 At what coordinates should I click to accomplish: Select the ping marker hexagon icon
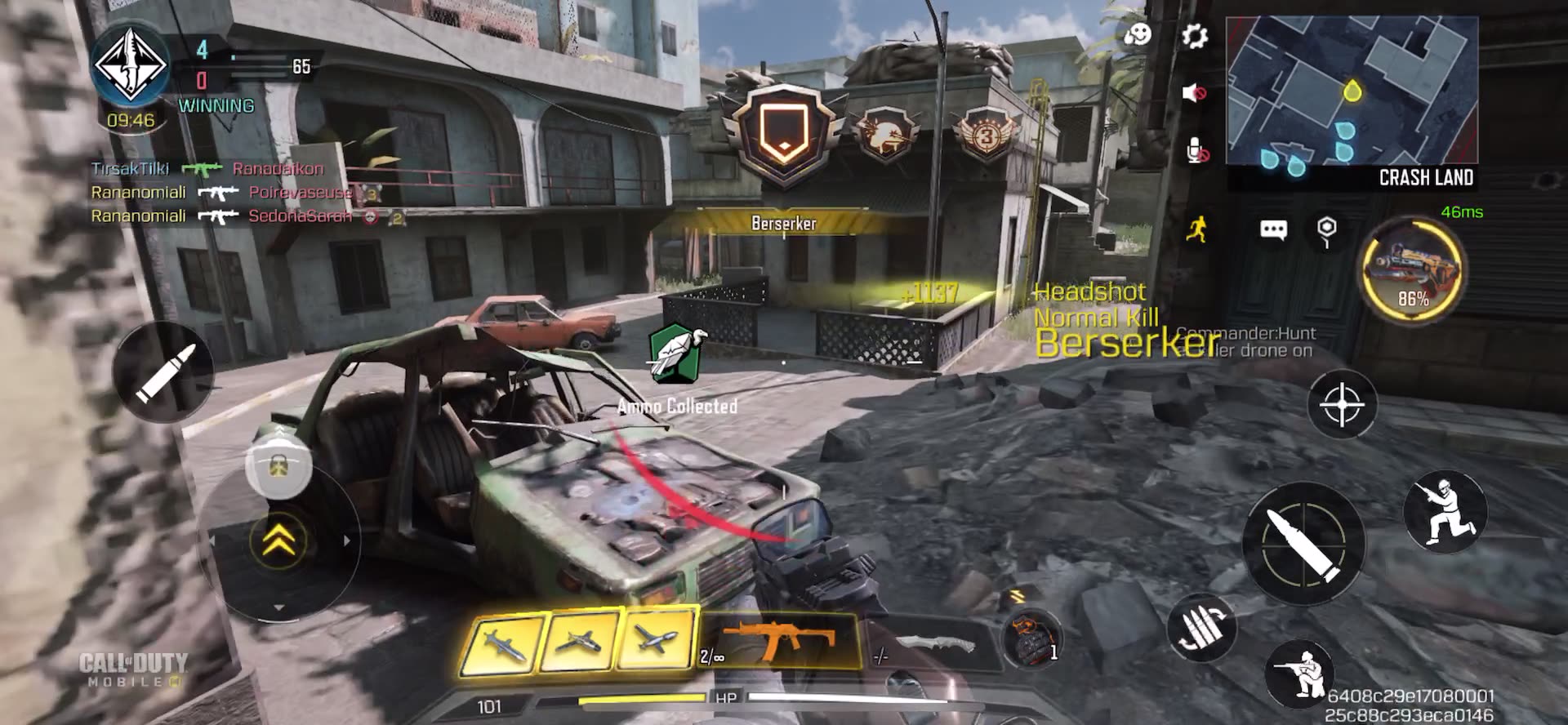(x=1327, y=230)
